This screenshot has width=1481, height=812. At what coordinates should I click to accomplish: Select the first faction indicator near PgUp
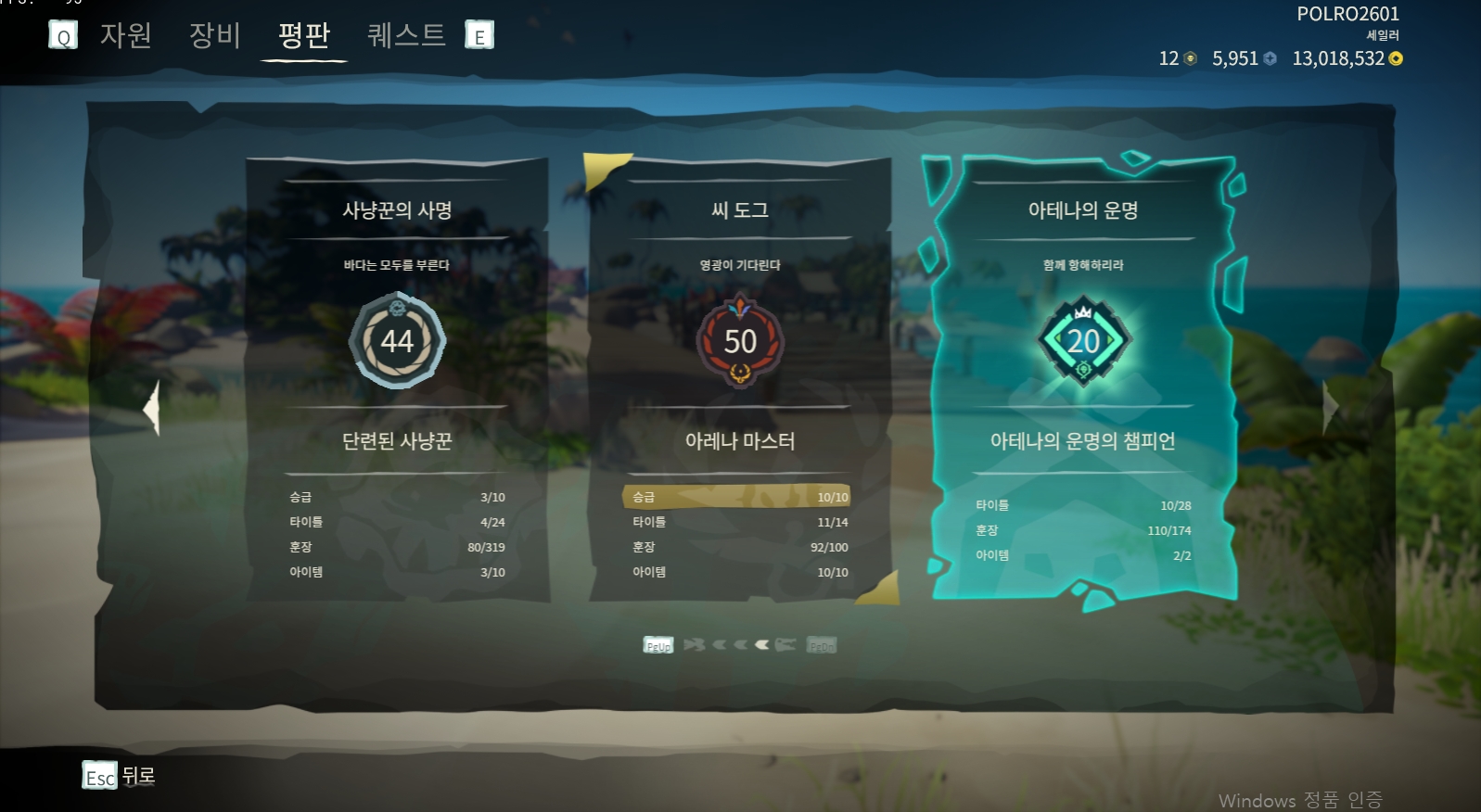[694, 644]
